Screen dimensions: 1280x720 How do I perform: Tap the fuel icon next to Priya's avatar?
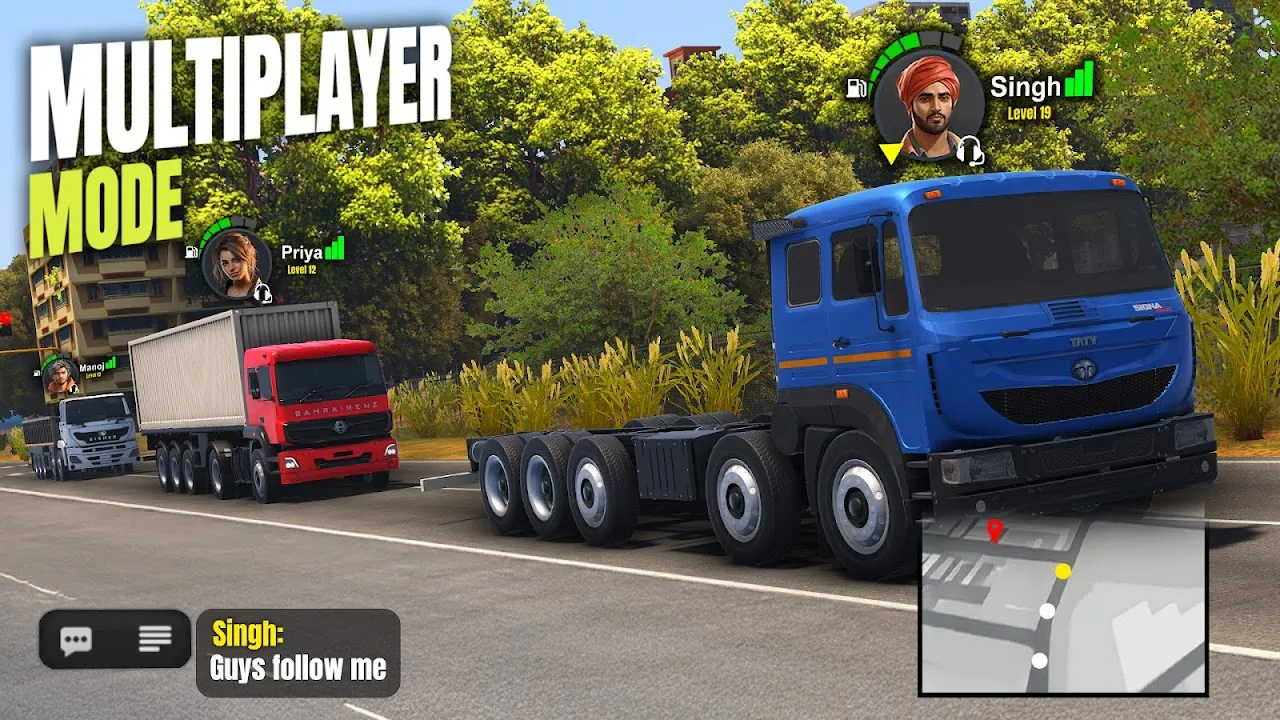point(190,252)
